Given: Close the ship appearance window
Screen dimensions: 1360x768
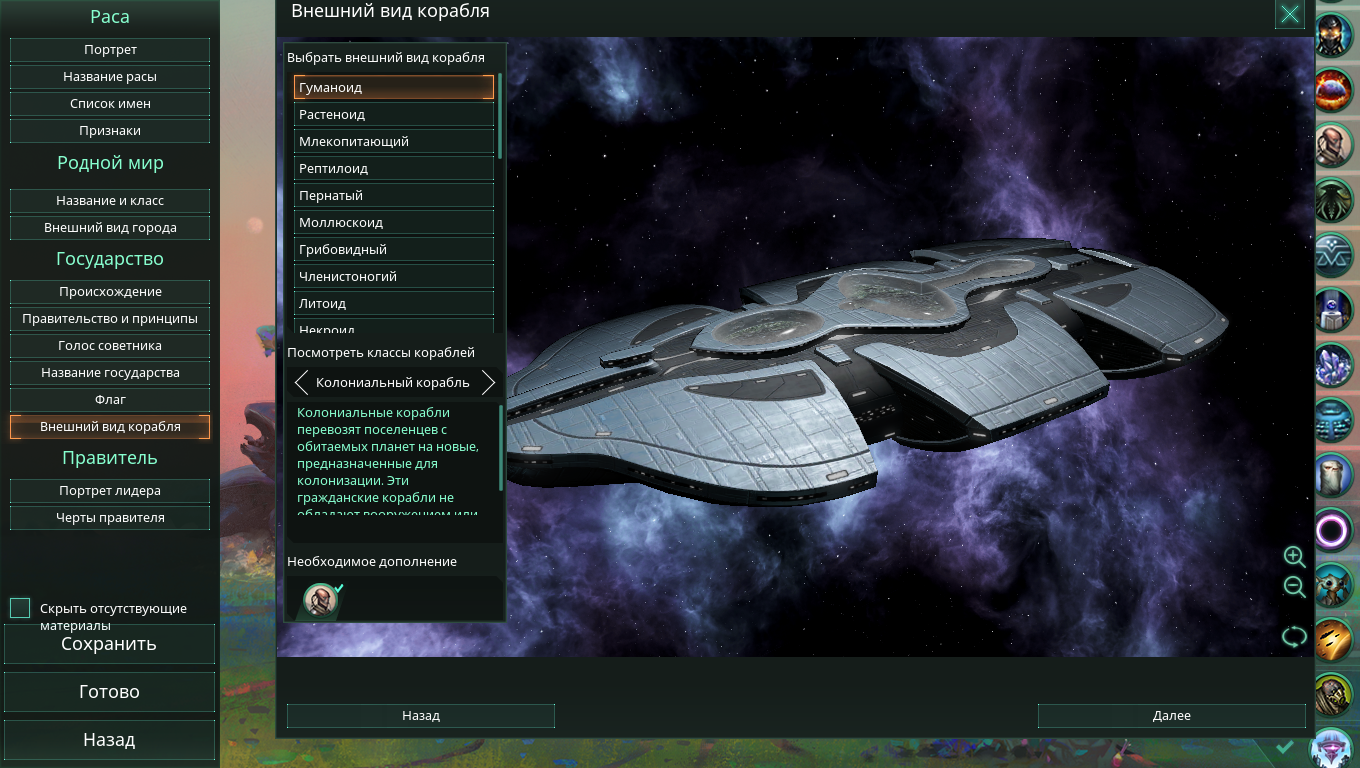Looking at the screenshot, I should pos(1290,14).
